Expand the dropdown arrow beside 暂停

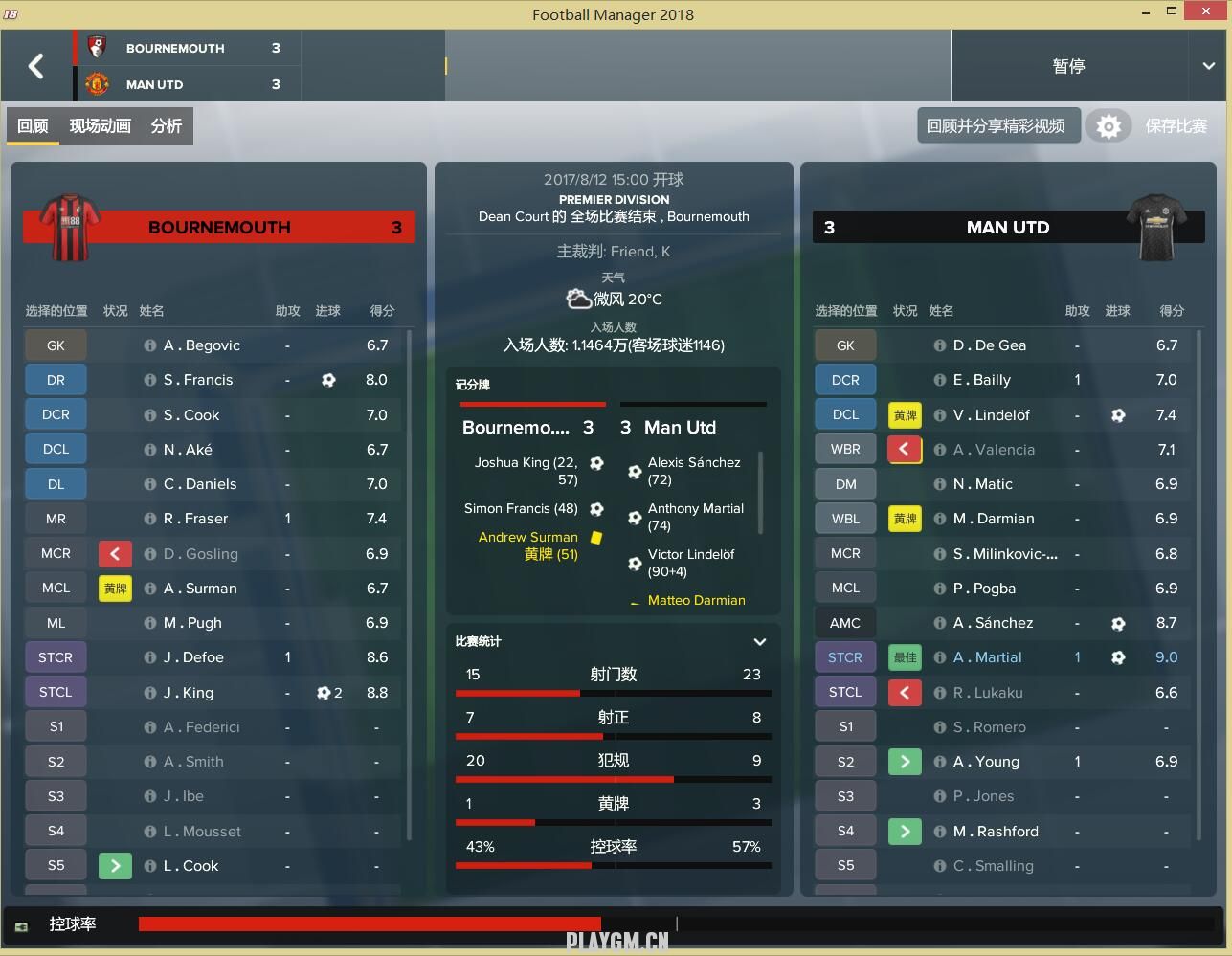[x=1208, y=66]
